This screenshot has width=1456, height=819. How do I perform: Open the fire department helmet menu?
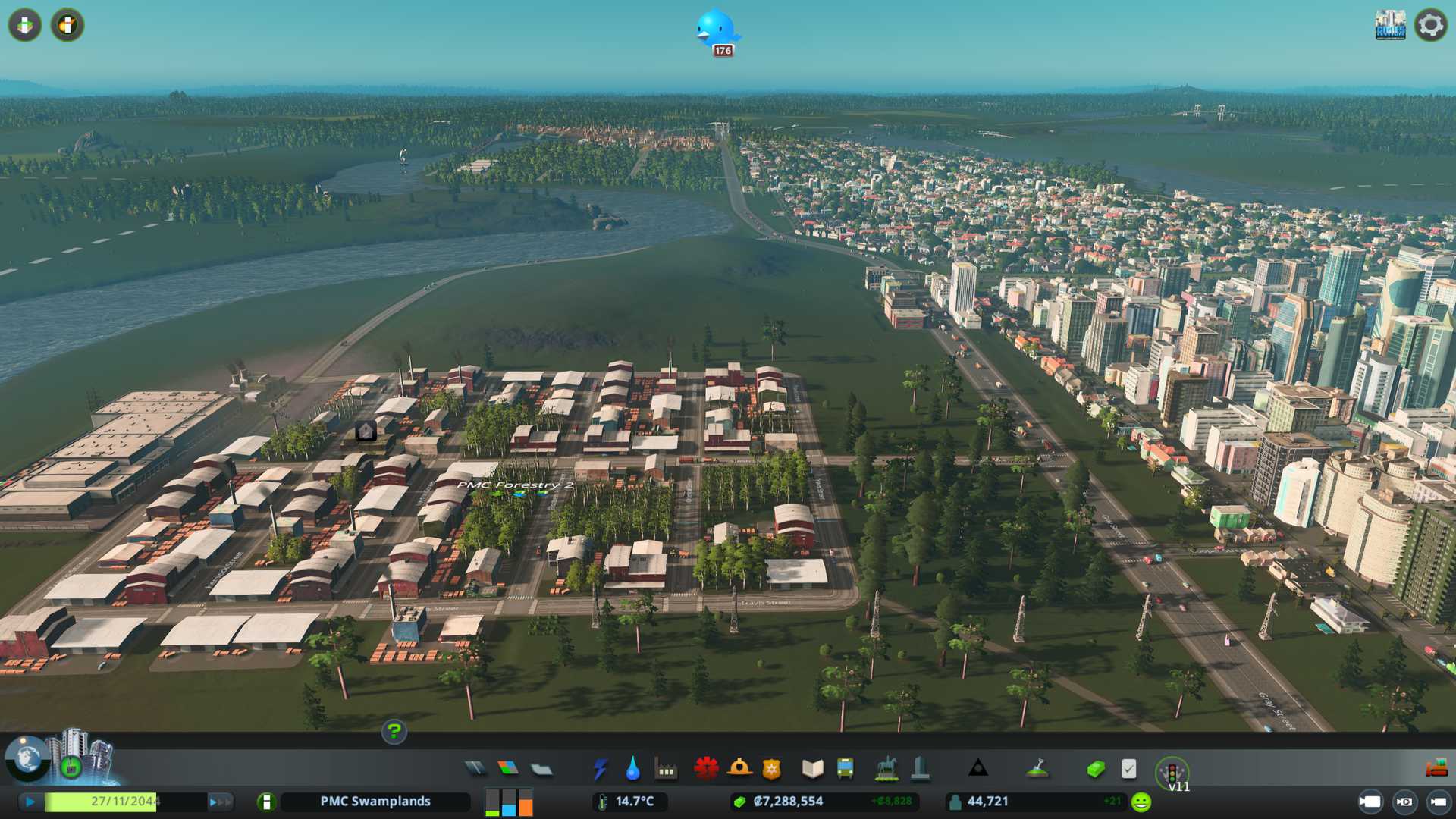(x=739, y=769)
